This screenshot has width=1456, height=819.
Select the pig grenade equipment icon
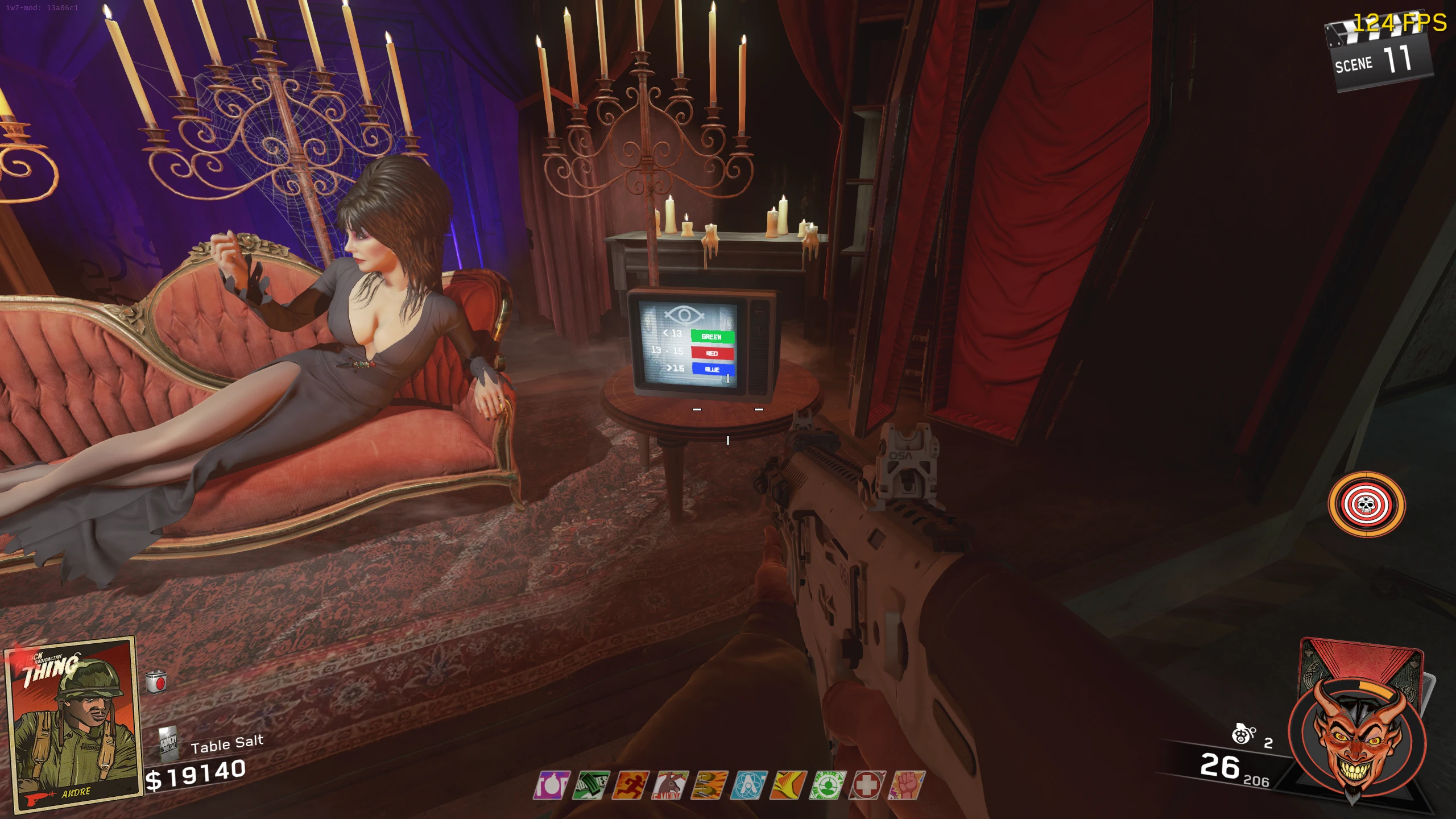(1242, 734)
